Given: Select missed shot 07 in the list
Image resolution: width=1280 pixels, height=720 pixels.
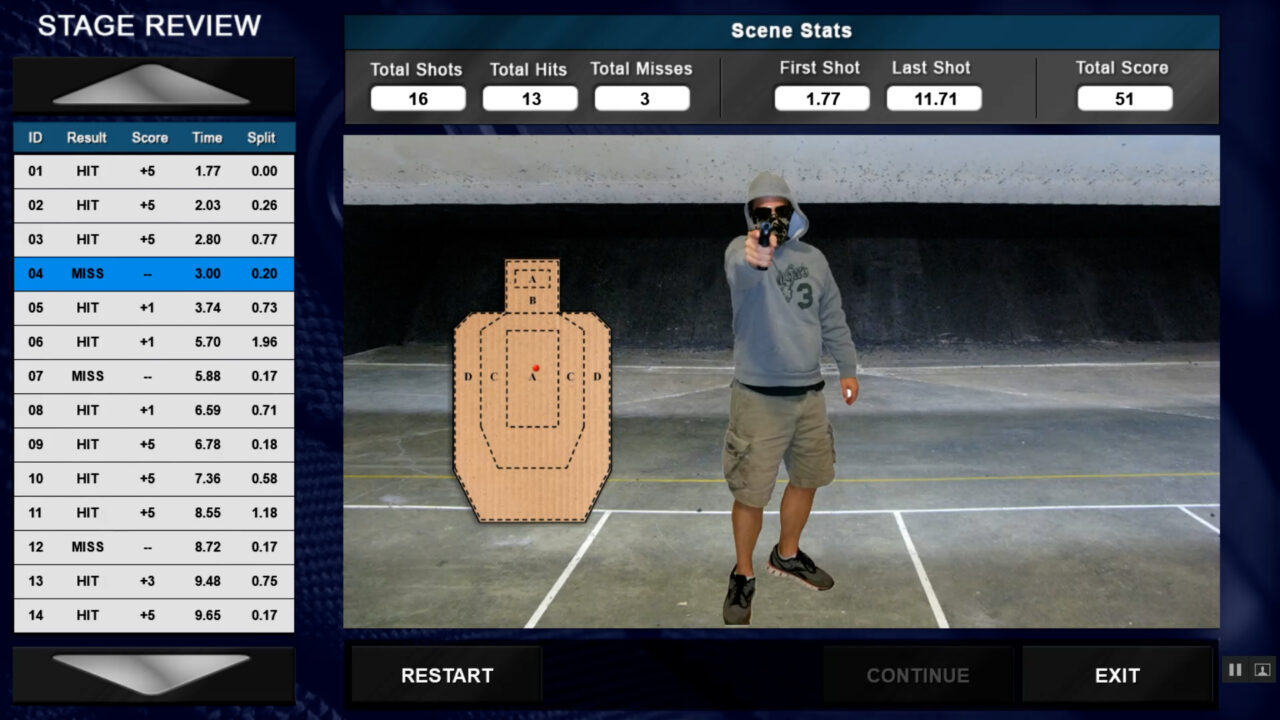Looking at the screenshot, I should pos(154,376).
